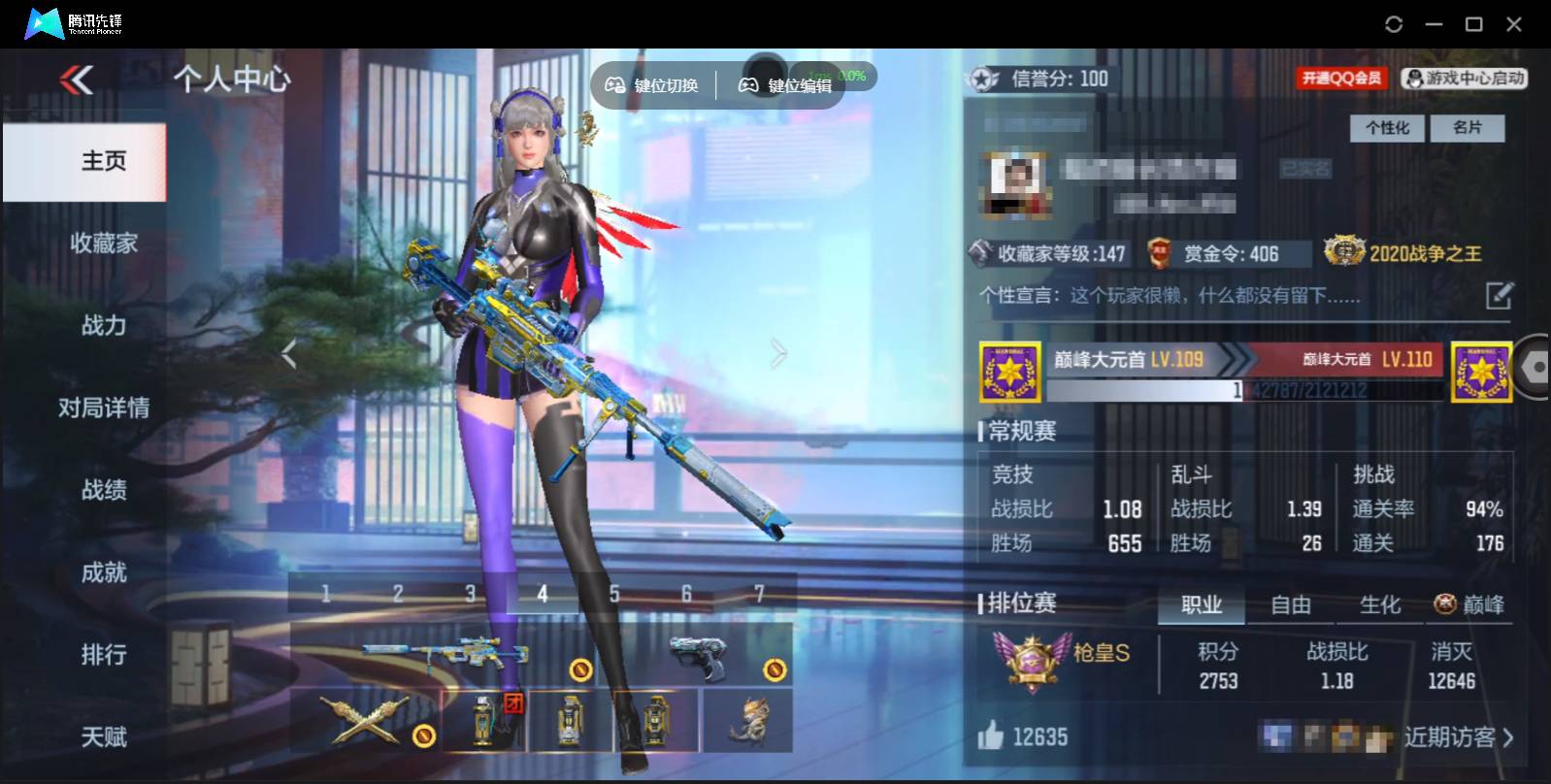Switch to the 生化 ranked tab
Viewport: 1551px width, 784px height.
click(1378, 604)
